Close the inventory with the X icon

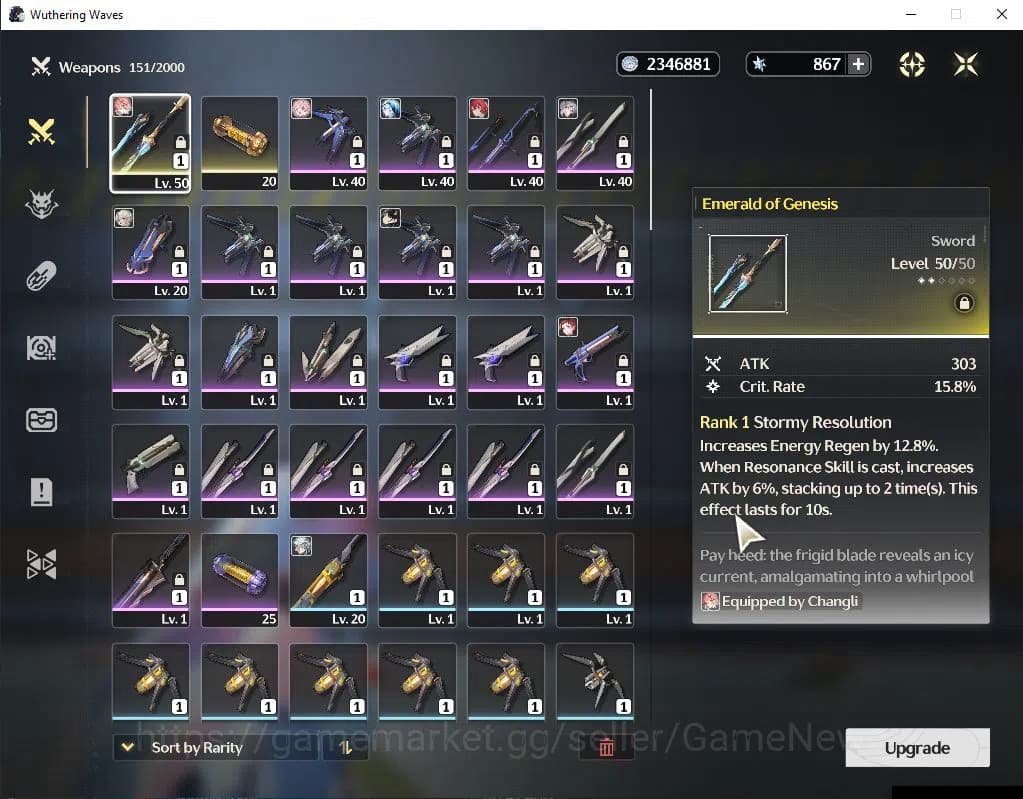[965, 64]
